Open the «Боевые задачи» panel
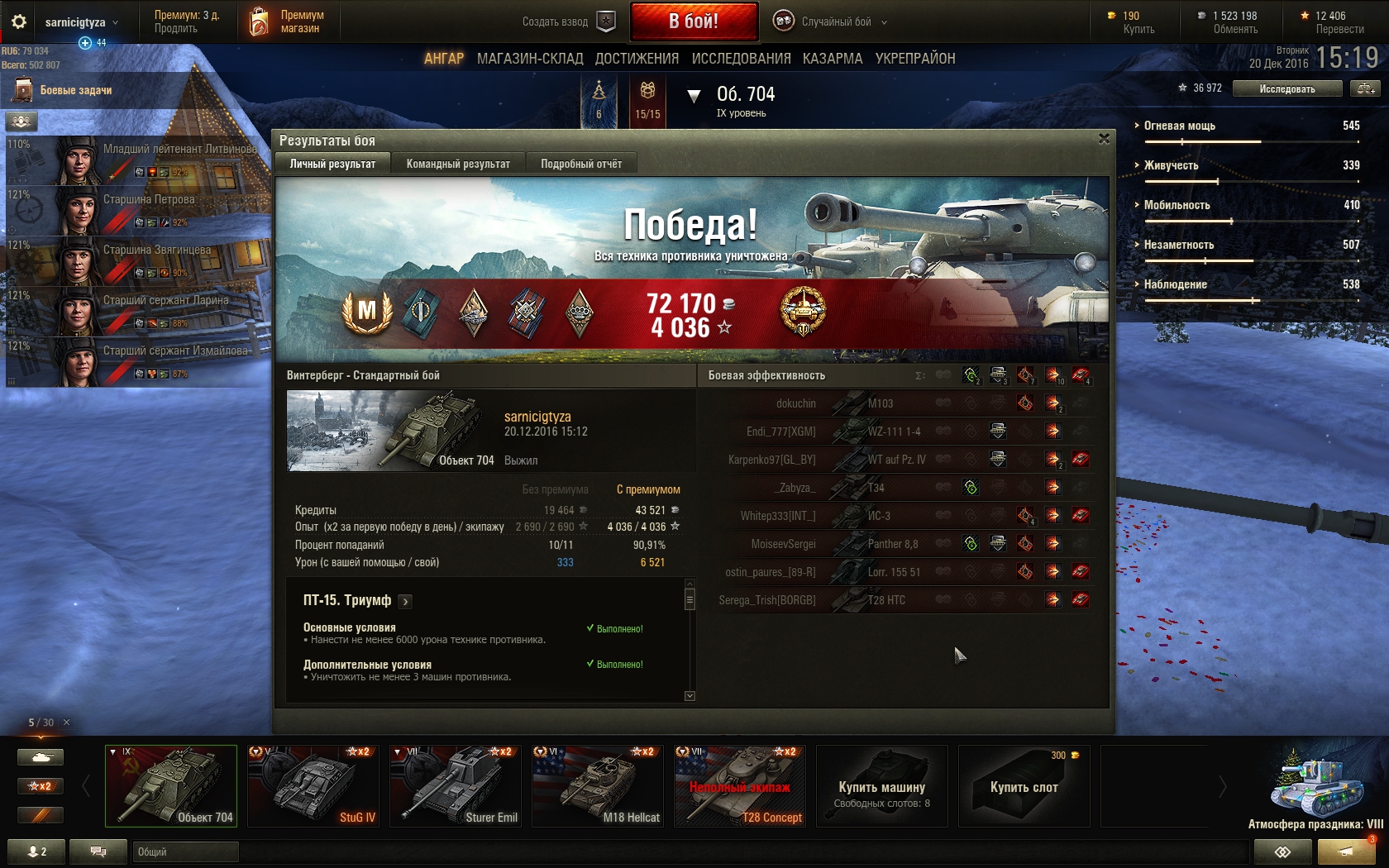This screenshot has height=868, width=1389. pos(75,90)
